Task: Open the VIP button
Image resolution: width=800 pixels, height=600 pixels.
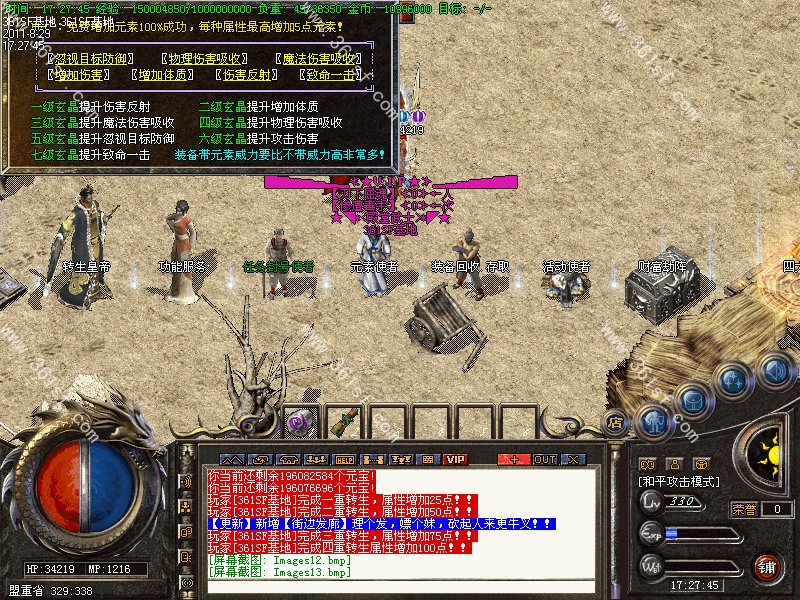Action: [x=456, y=459]
